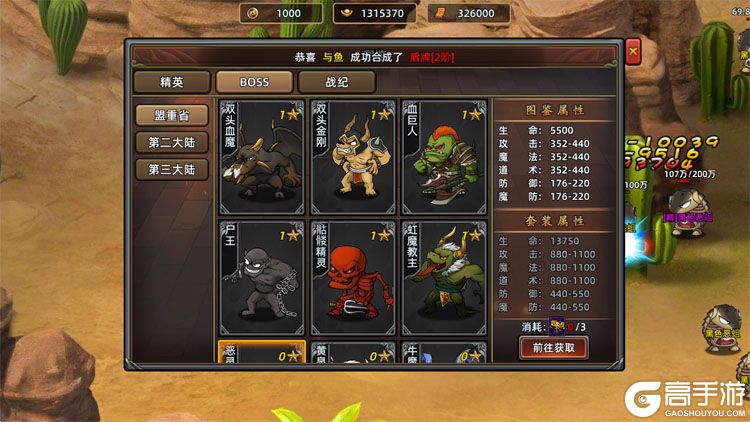Select the 尸王 boss card
Viewport: 750px width, 422px height.
point(261,277)
